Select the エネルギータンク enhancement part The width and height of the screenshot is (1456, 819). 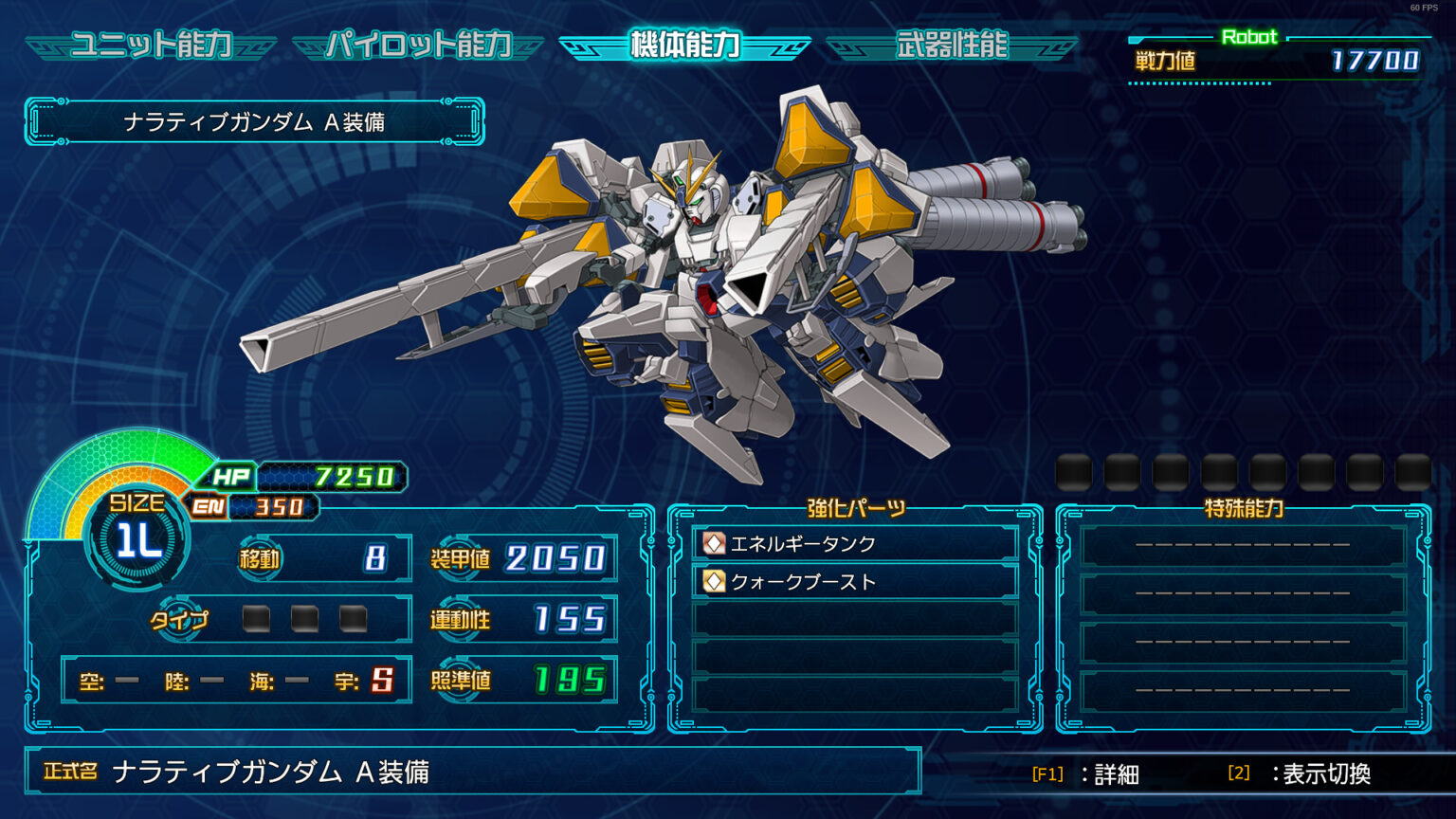855,544
